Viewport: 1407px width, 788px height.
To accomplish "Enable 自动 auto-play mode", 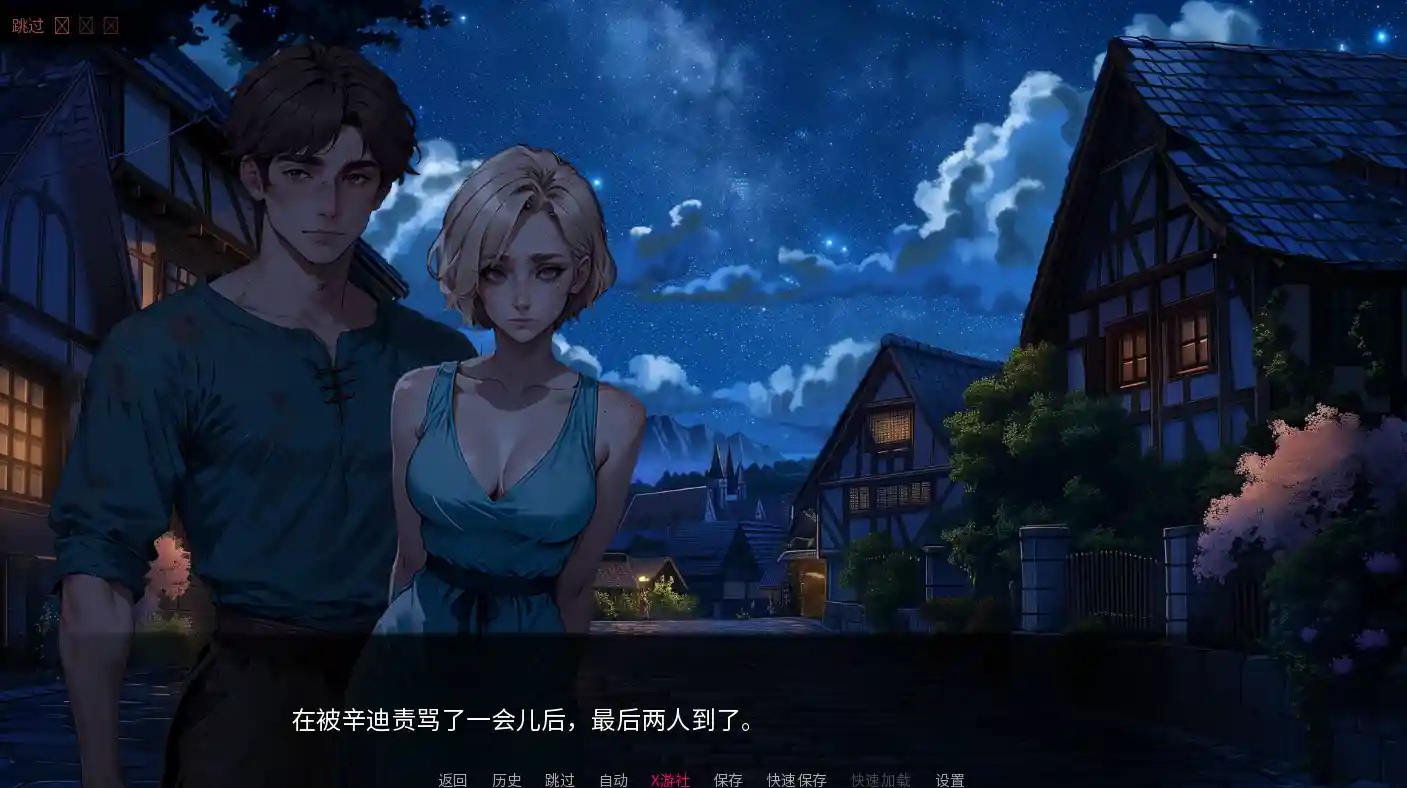I will 614,779.
